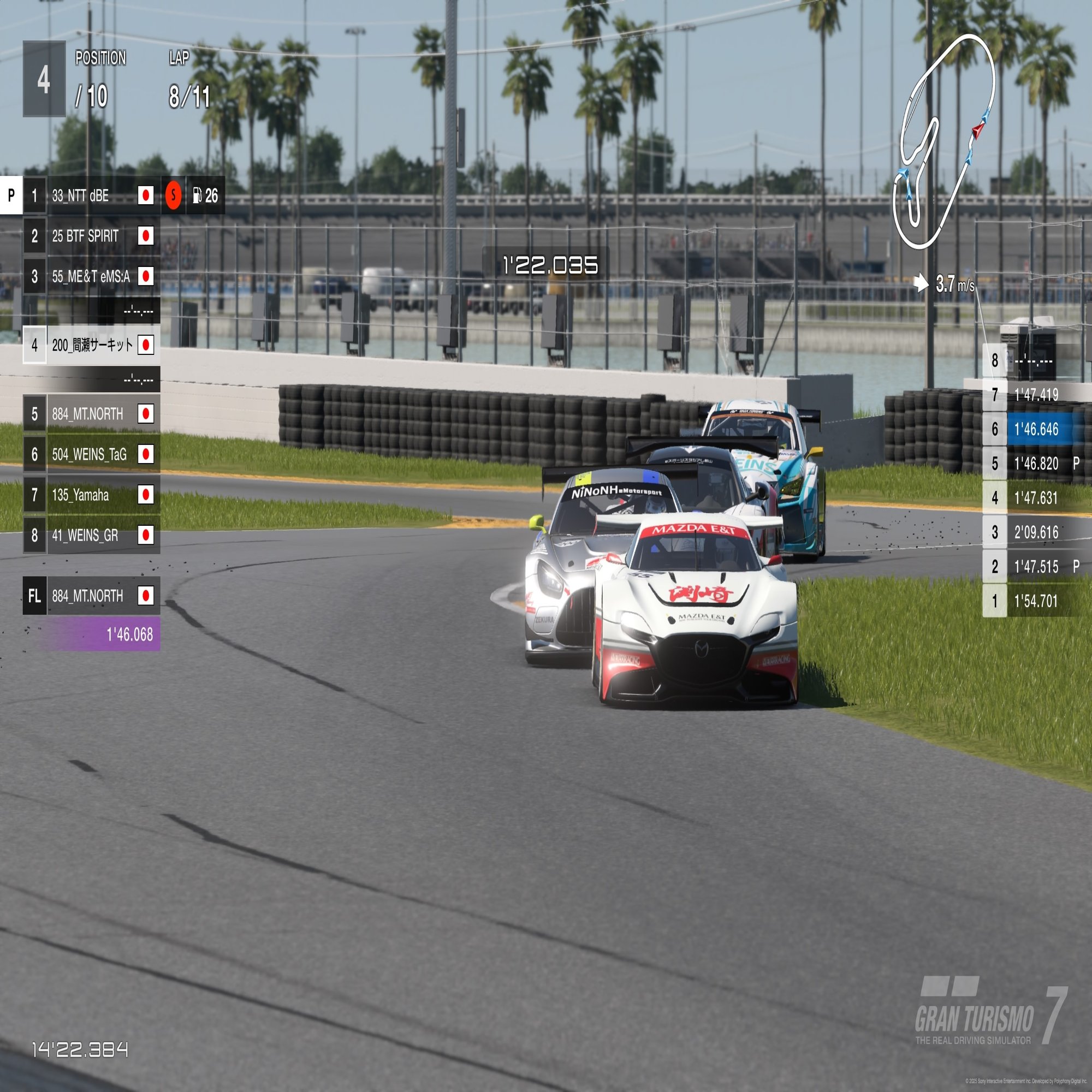Select the 135_Yamaha leaderboard entry
The width and height of the screenshot is (1092, 1092).
91,495
